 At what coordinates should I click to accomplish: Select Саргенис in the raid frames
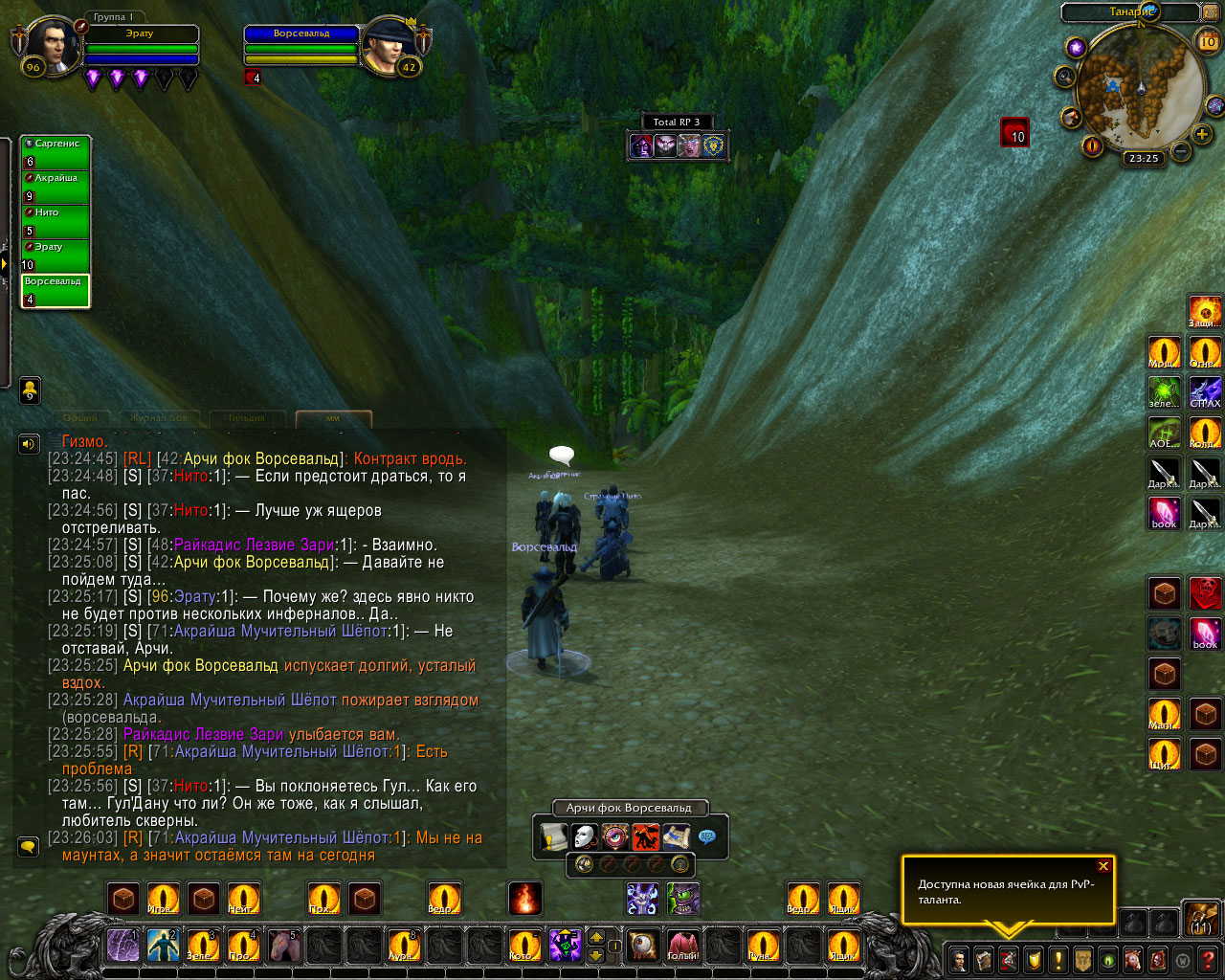coord(56,152)
